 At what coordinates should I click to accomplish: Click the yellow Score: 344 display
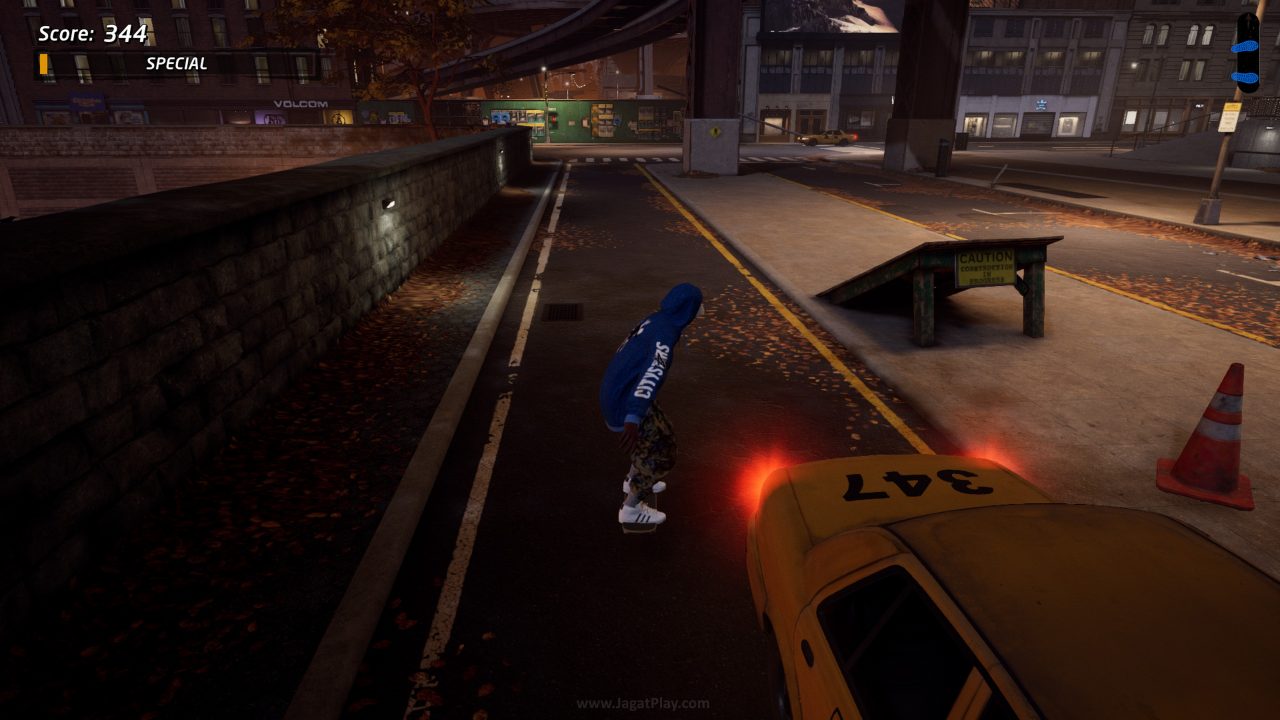click(x=92, y=31)
